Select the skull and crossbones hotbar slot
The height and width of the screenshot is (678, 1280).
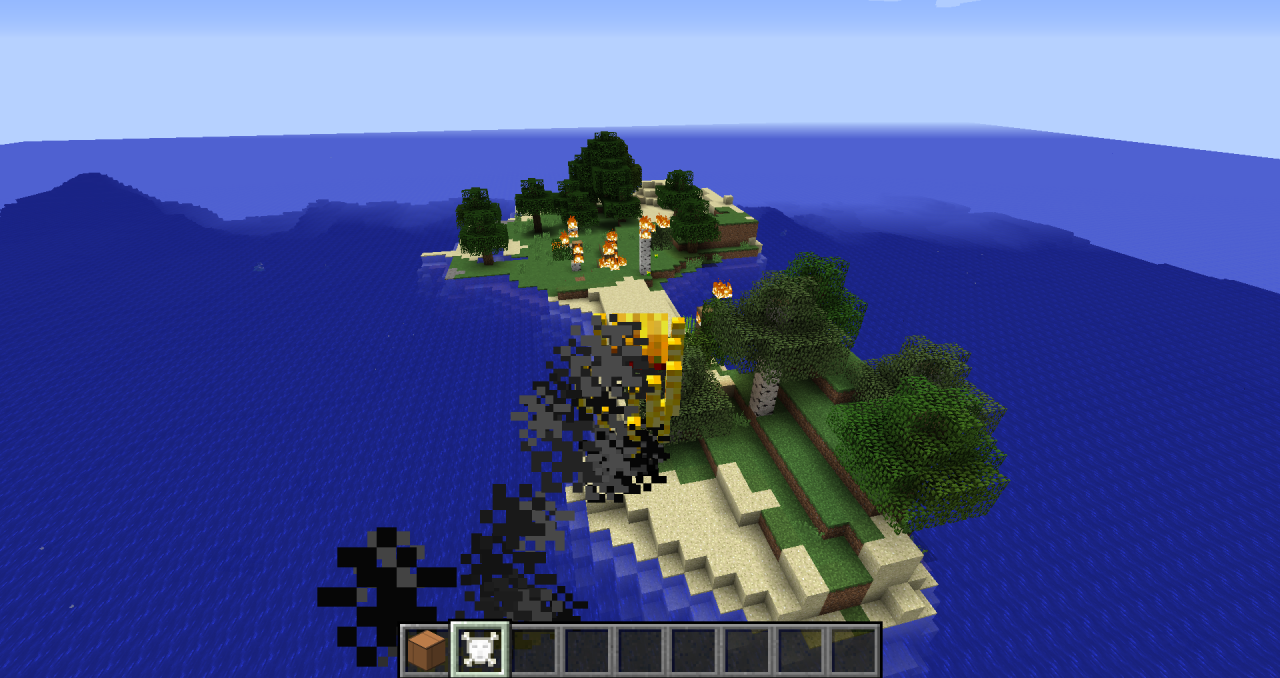tap(480, 650)
